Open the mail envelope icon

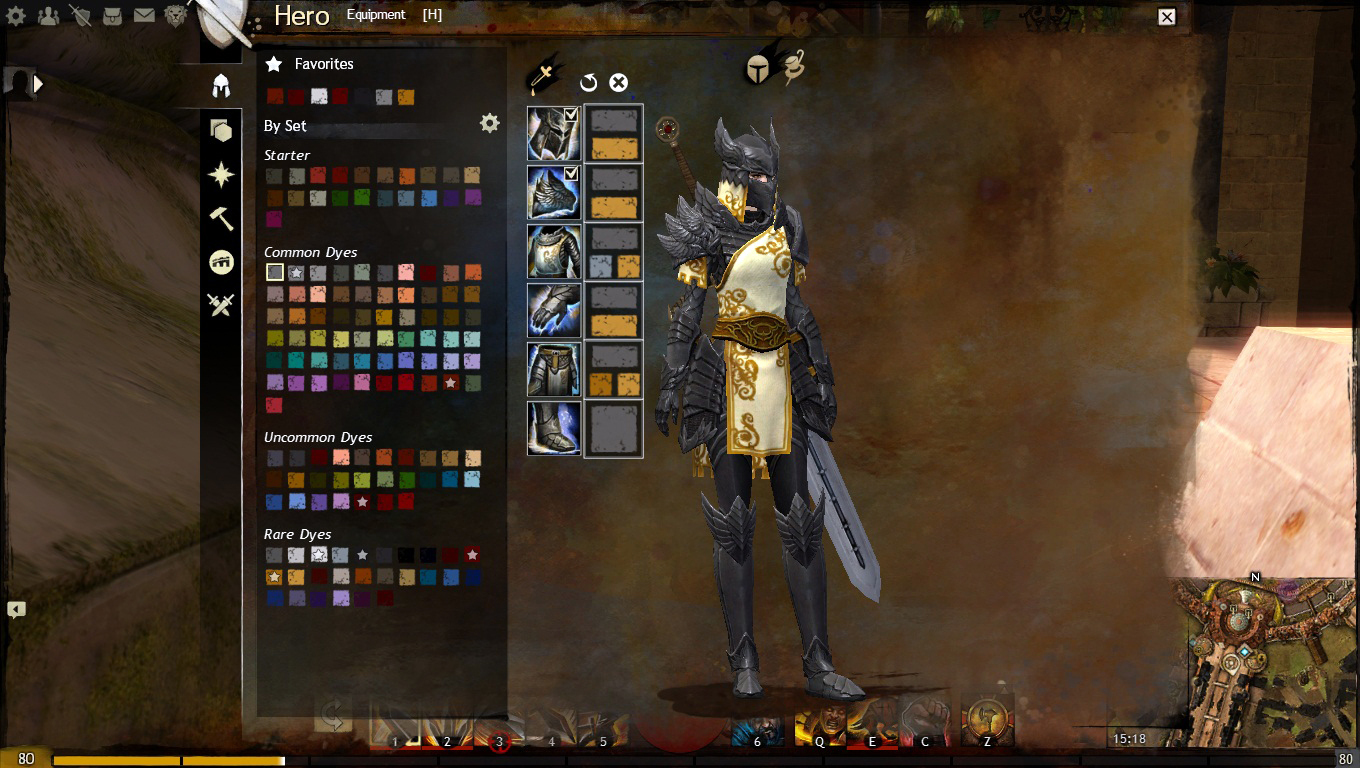(144, 16)
